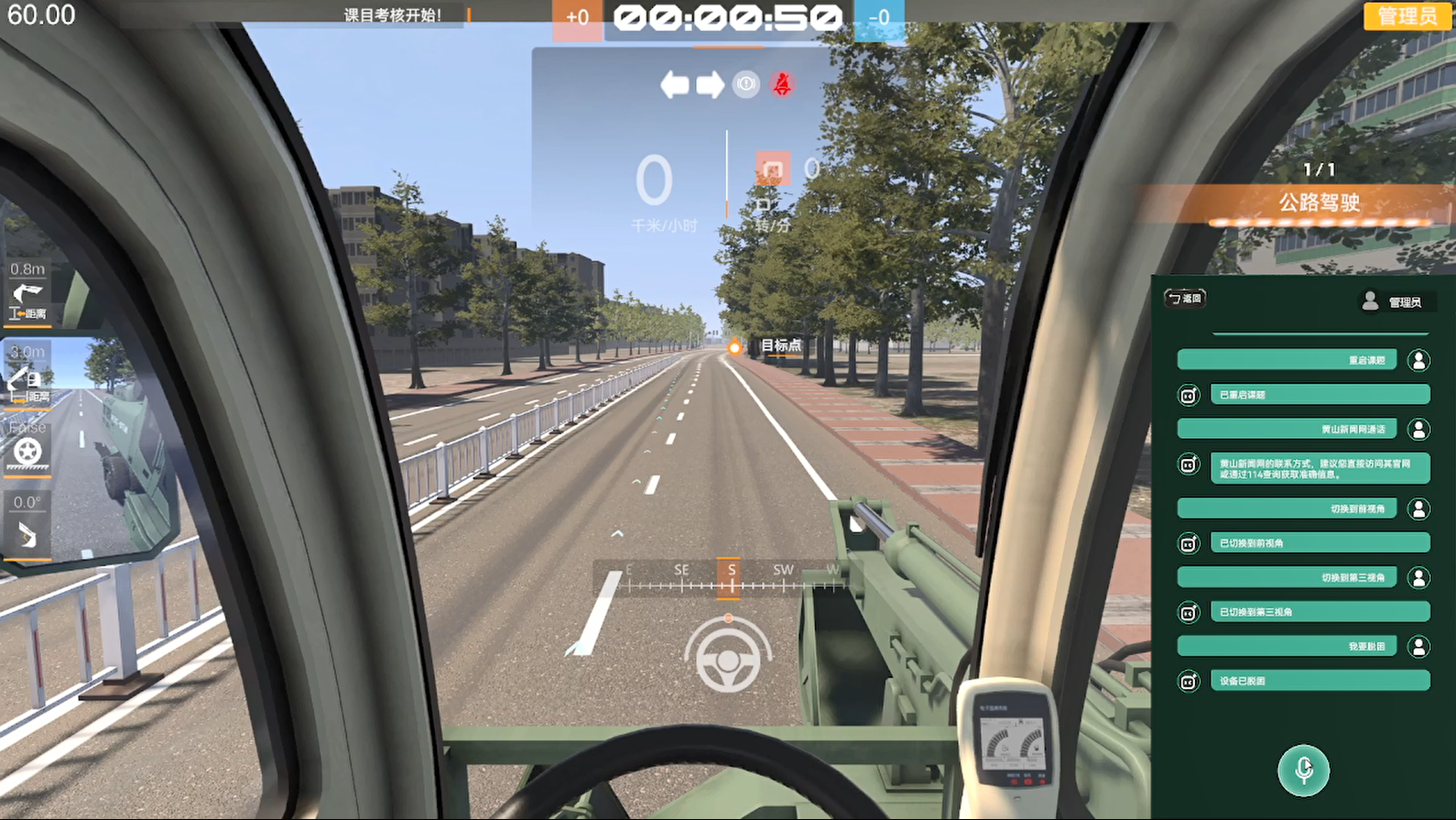This screenshot has width=1456, height=820.
Task: Click the user avatar next to 重启课题
Action: pyautogui.click(x=1419, y=360)
